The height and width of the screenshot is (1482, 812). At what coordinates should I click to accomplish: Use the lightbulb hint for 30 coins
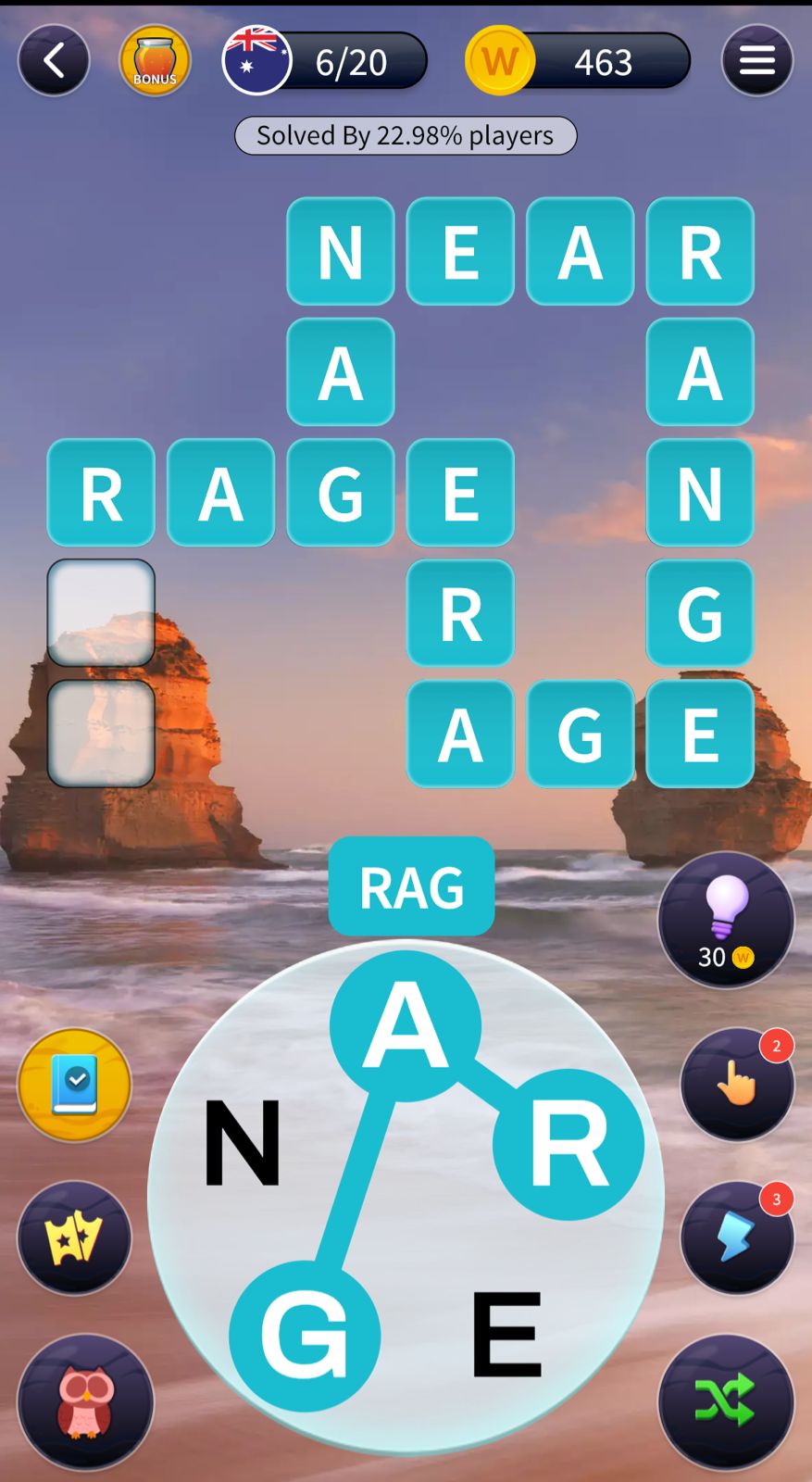click(x=726, y=920)
